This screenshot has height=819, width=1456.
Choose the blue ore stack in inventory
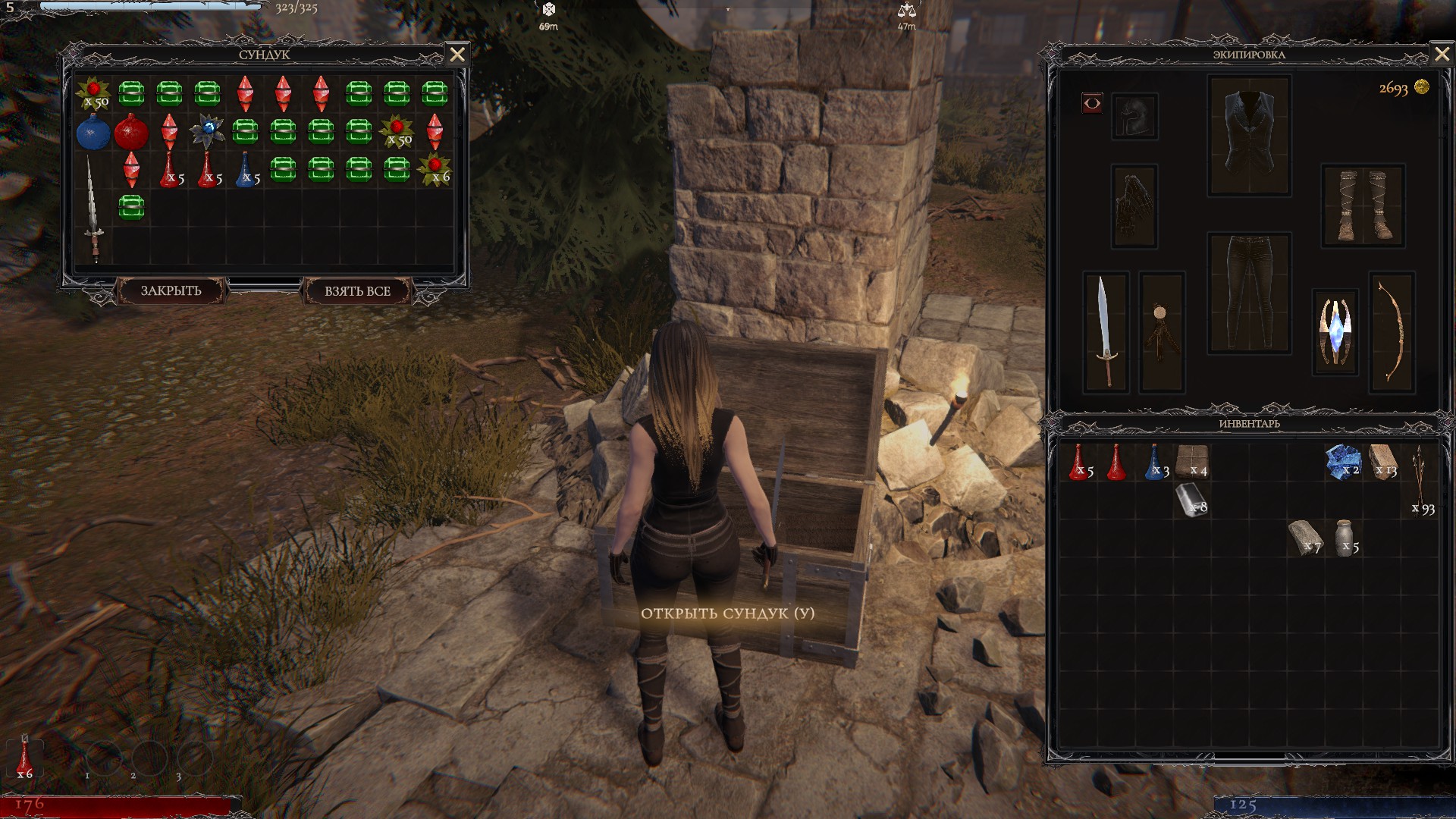(x=1342, y=462)
